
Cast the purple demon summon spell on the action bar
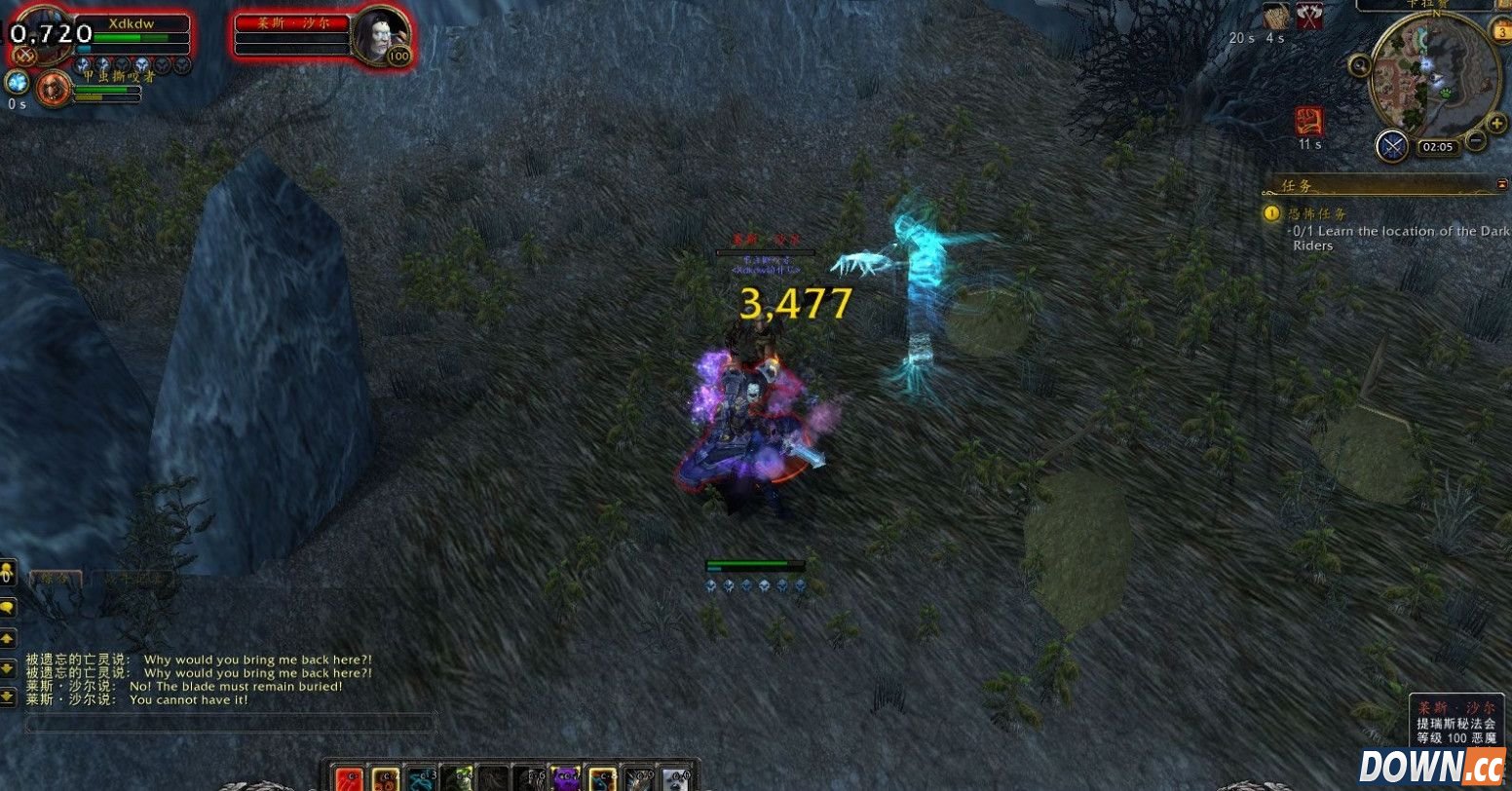pos(568,779)
